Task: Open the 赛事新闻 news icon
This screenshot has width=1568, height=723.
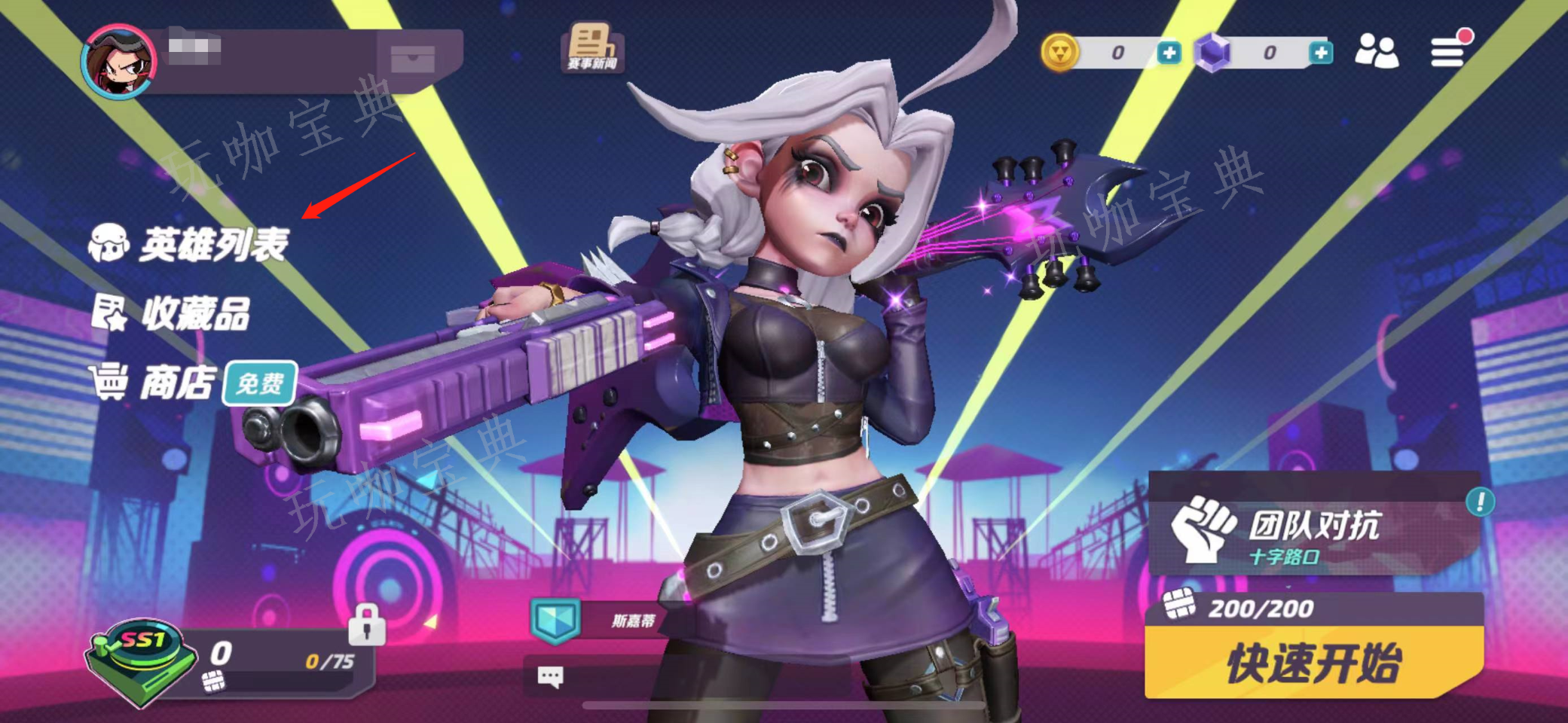Action: coord(592,47)
